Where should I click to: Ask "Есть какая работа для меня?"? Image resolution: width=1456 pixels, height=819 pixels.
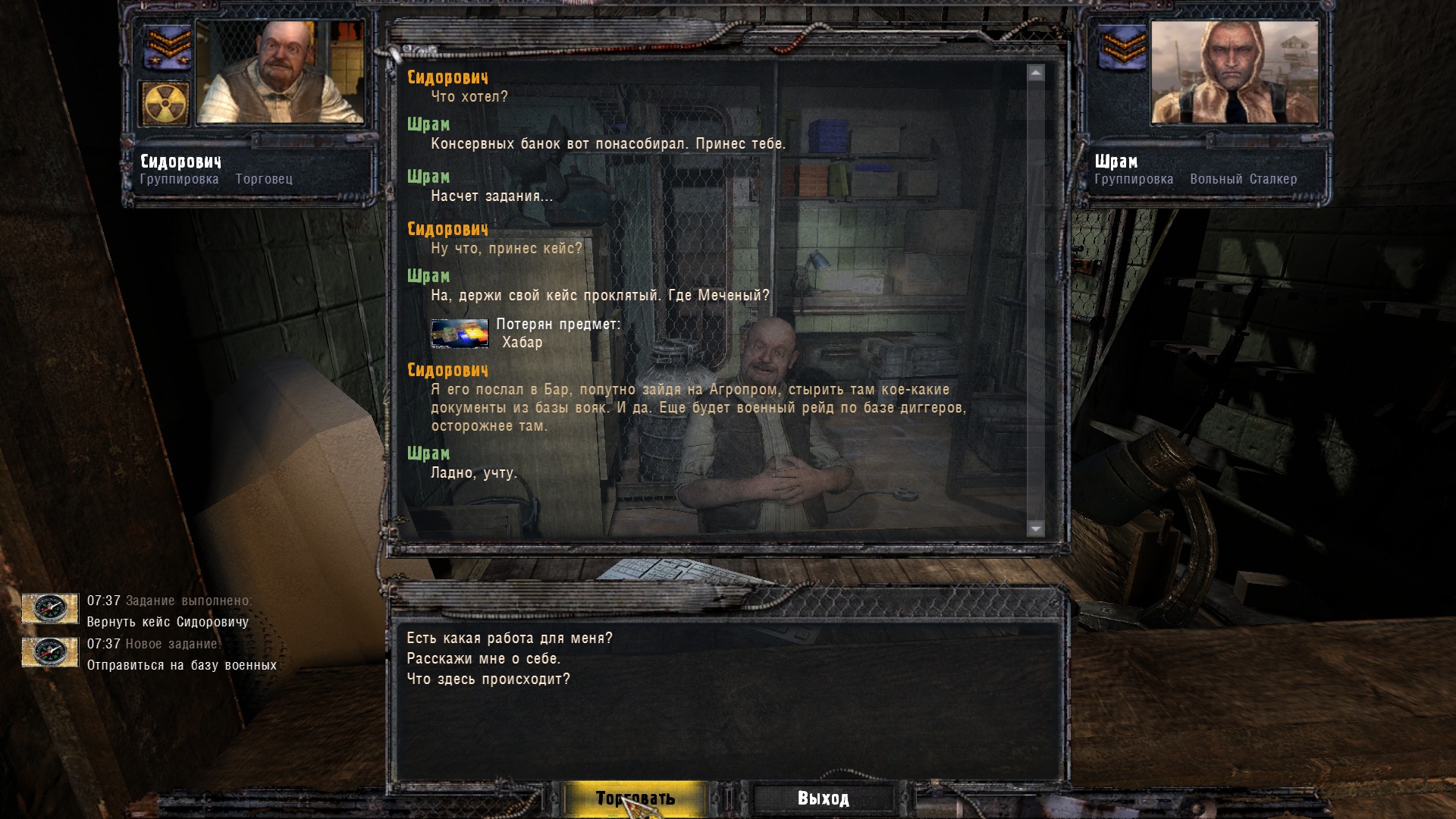pos(510,639)
